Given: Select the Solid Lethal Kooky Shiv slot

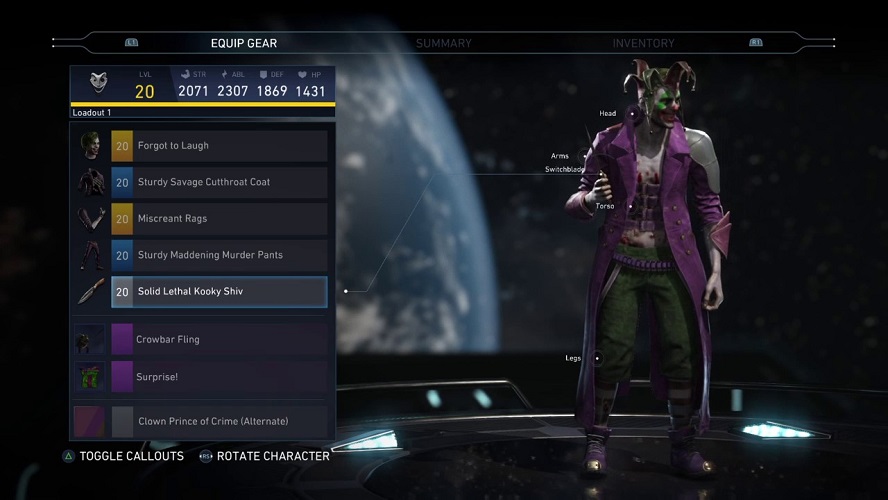Looking at the screenshot, I should pos(218,291).
